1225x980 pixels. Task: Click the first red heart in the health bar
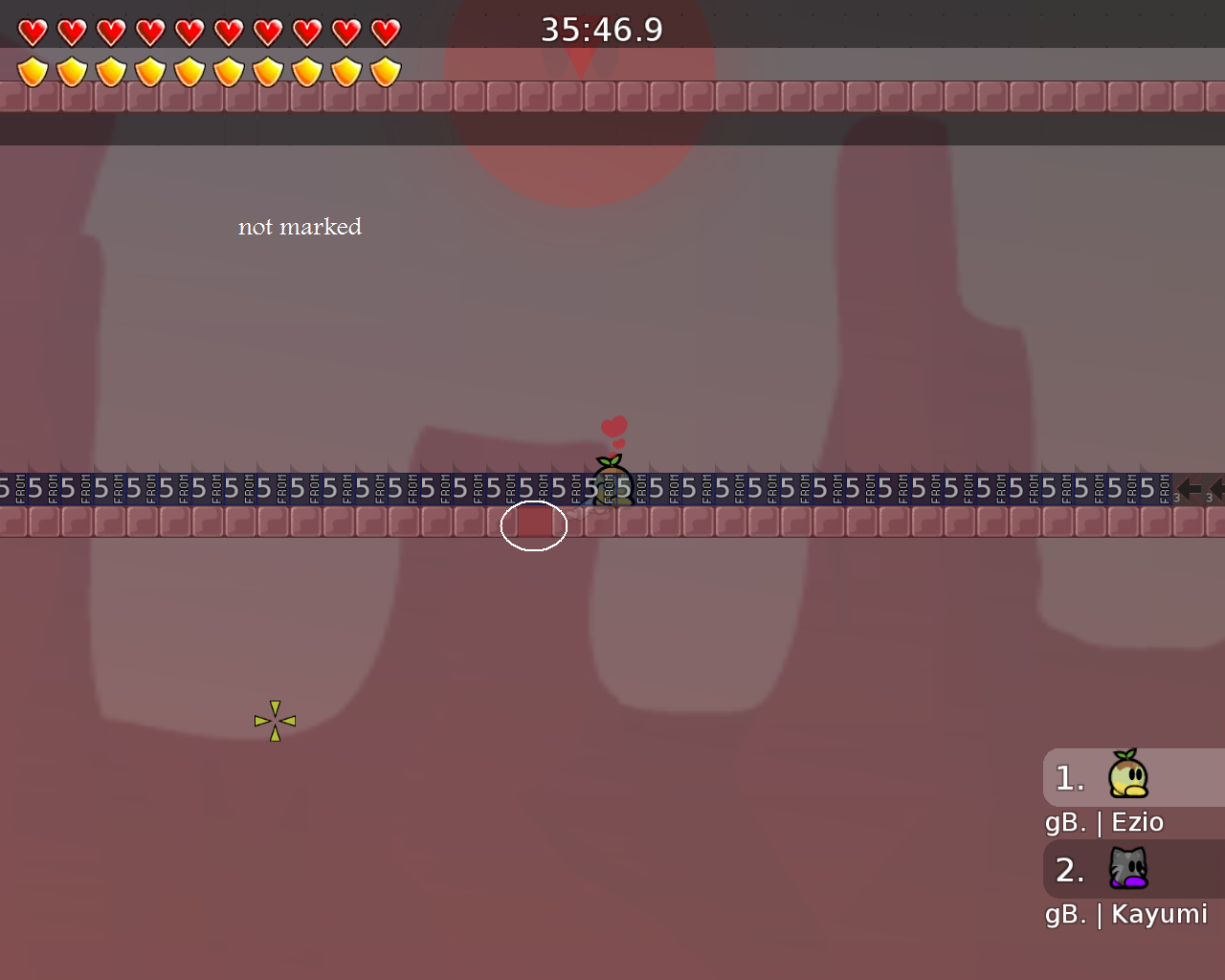coord(32,31)
